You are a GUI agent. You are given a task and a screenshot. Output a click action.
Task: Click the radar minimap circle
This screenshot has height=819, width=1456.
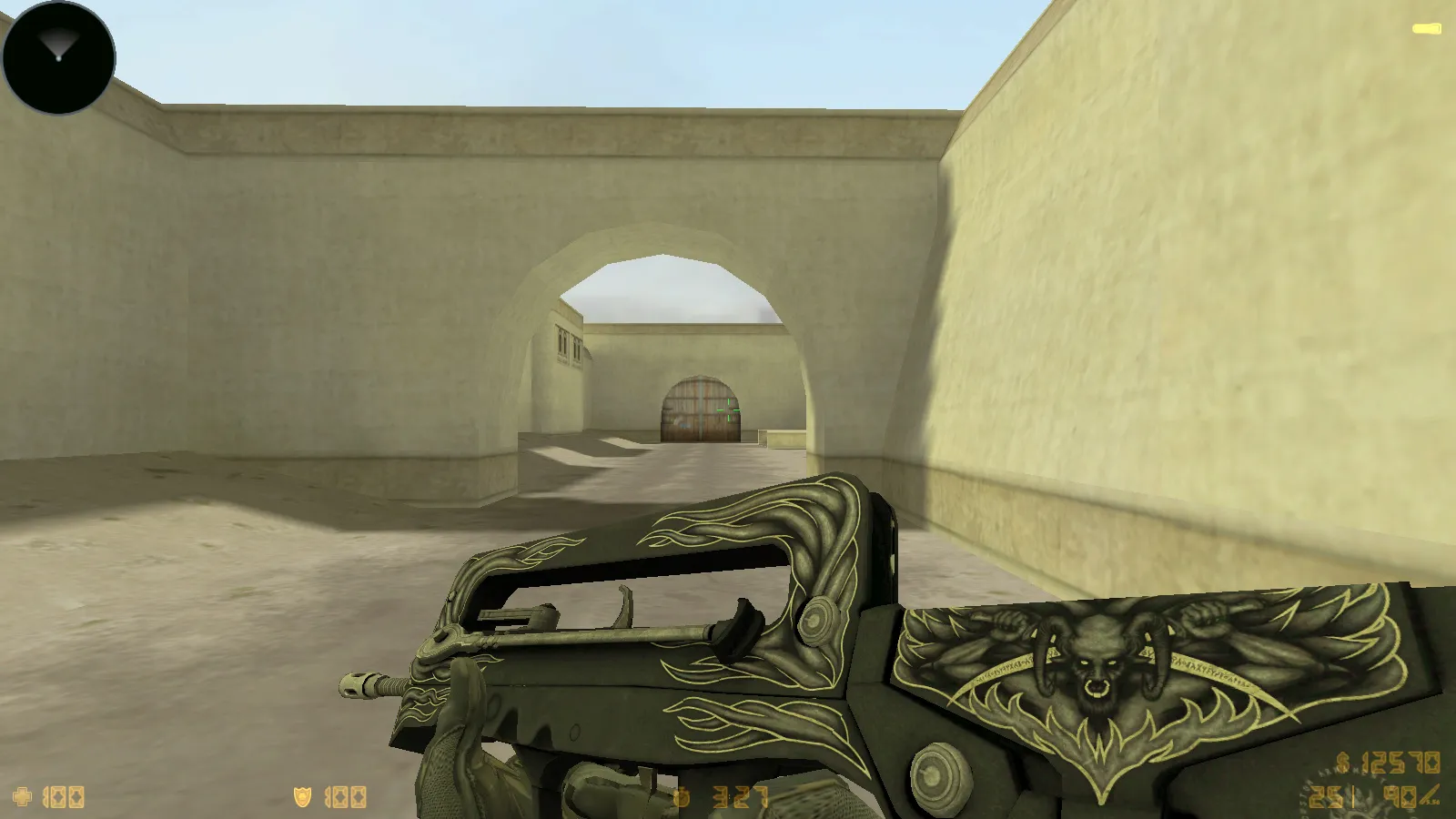[x=56, y=56]
